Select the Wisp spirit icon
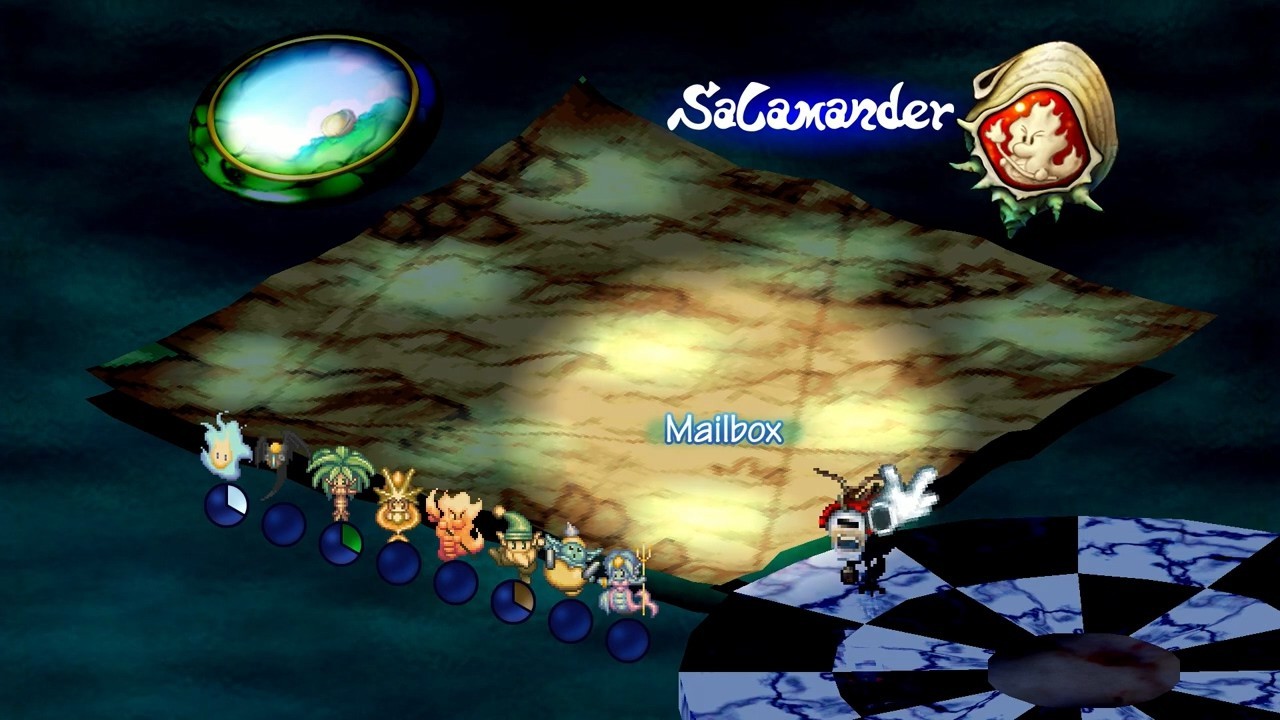The width and height of the screenshot is (1280, 720). [x=225, y=449]
